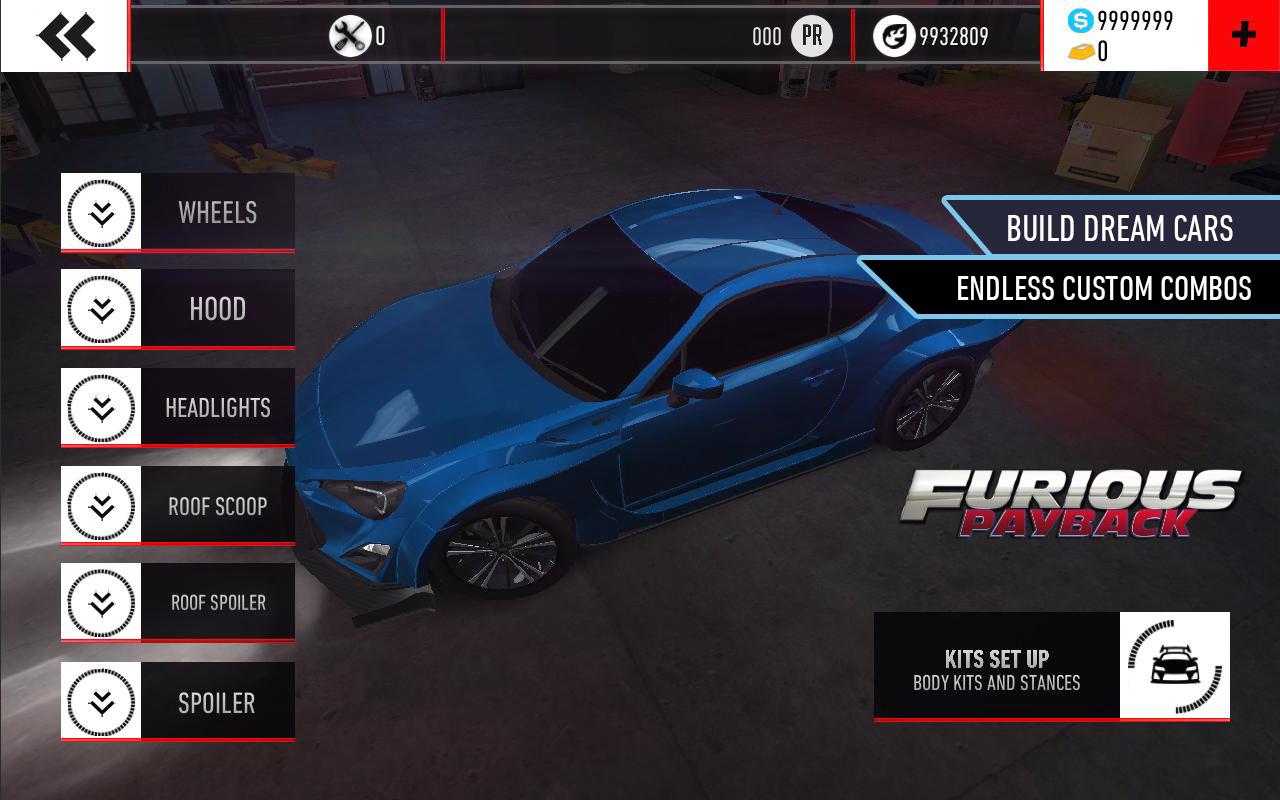Select the Hood menu entry
1280x800 pixels.
coord(217,309)
